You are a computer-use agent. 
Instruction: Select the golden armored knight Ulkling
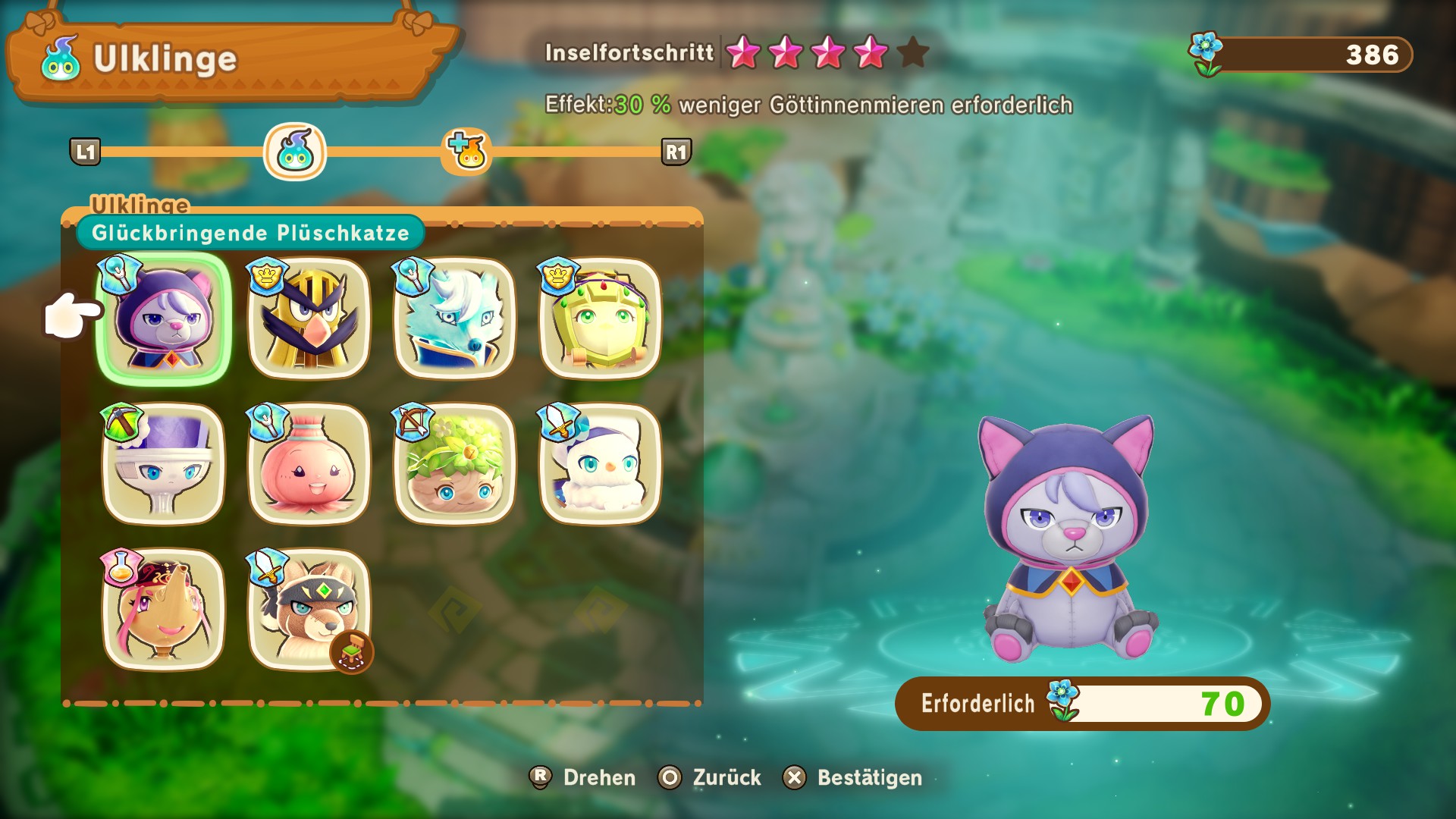pos(600,319)
